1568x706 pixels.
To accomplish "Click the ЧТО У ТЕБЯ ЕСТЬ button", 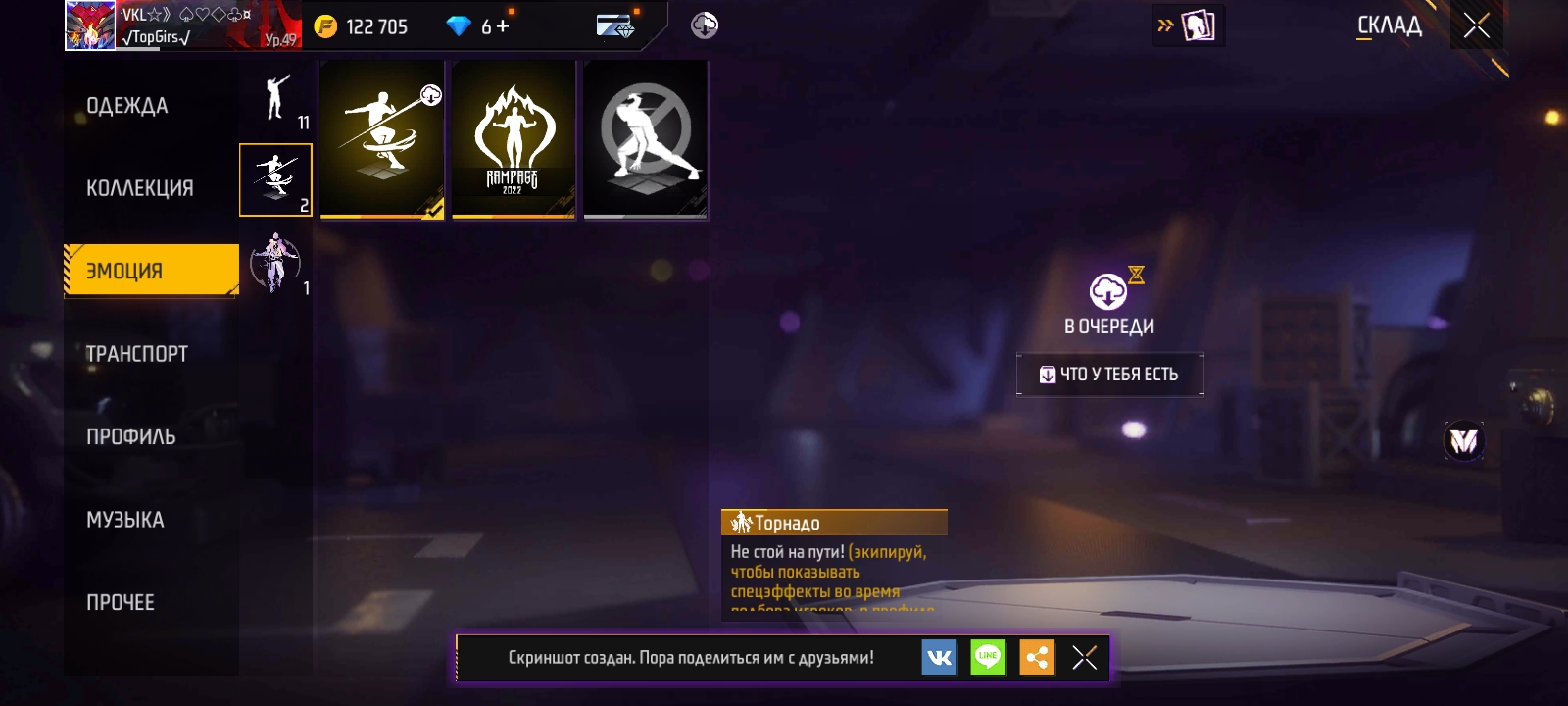I will point(1109,375).
